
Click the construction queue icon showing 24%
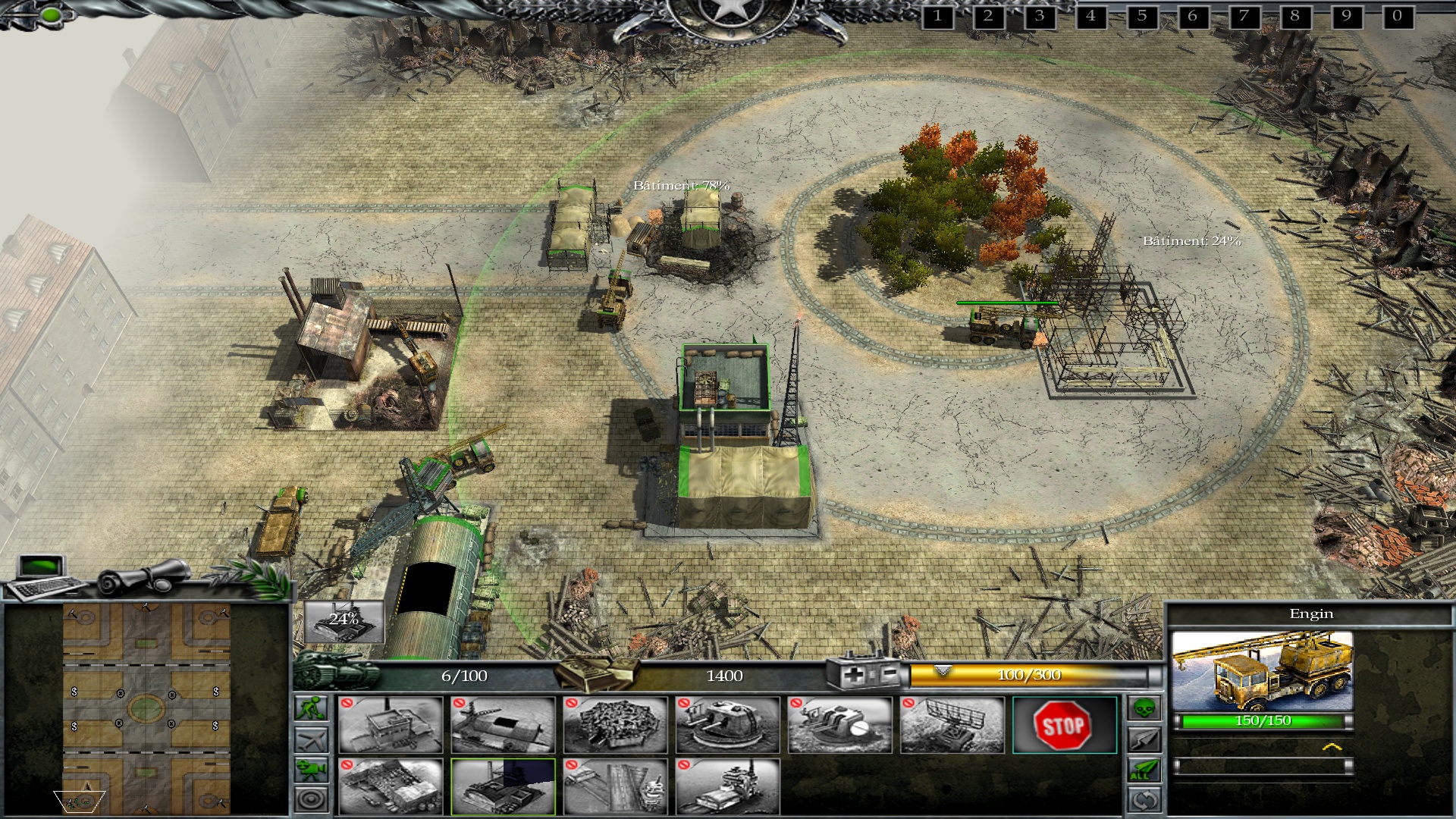(344, 621)
